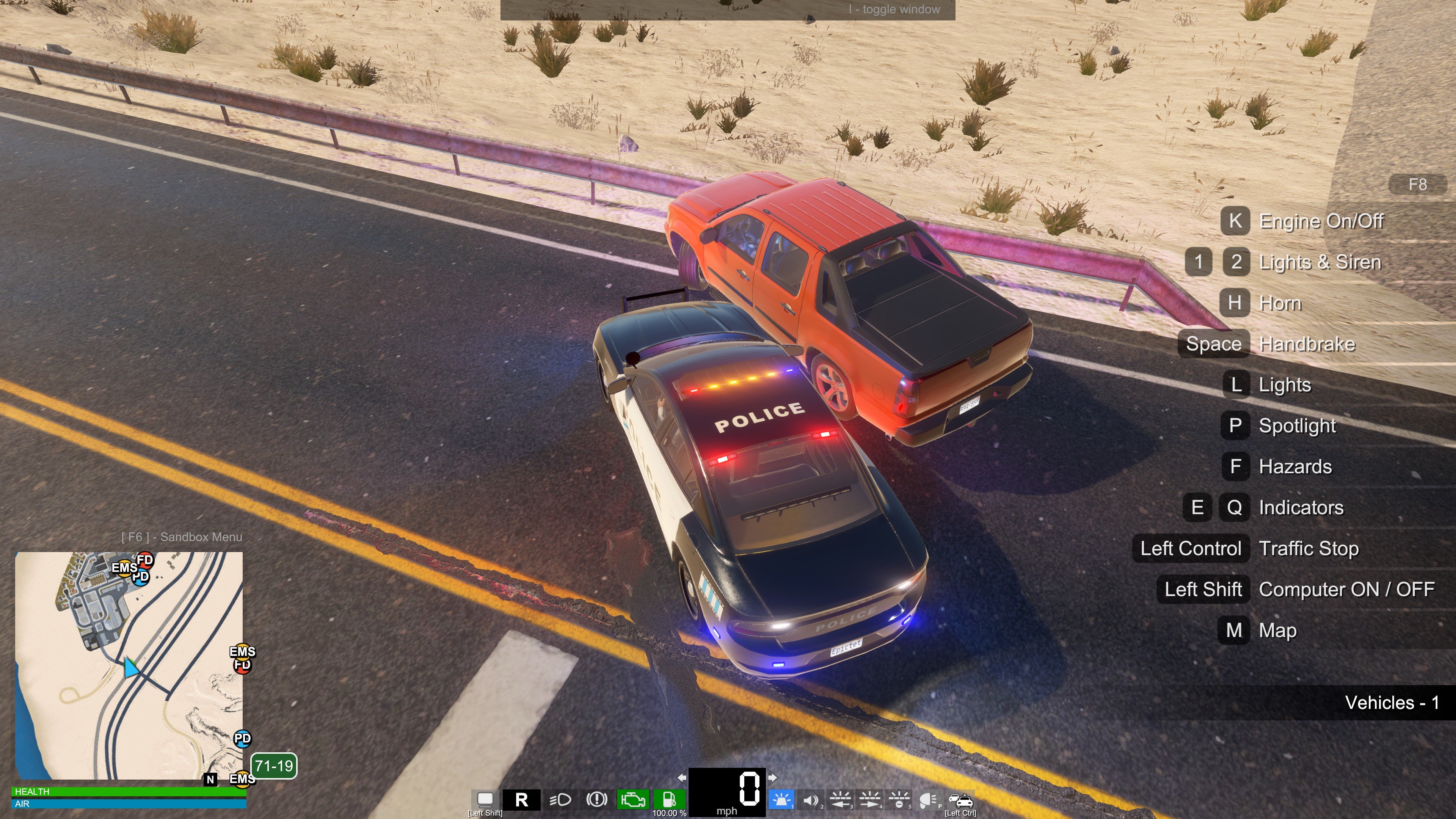Screen dimensions: 1456x819
Task: Click the handbrake warning icon
Action: [x=596, y=800]
